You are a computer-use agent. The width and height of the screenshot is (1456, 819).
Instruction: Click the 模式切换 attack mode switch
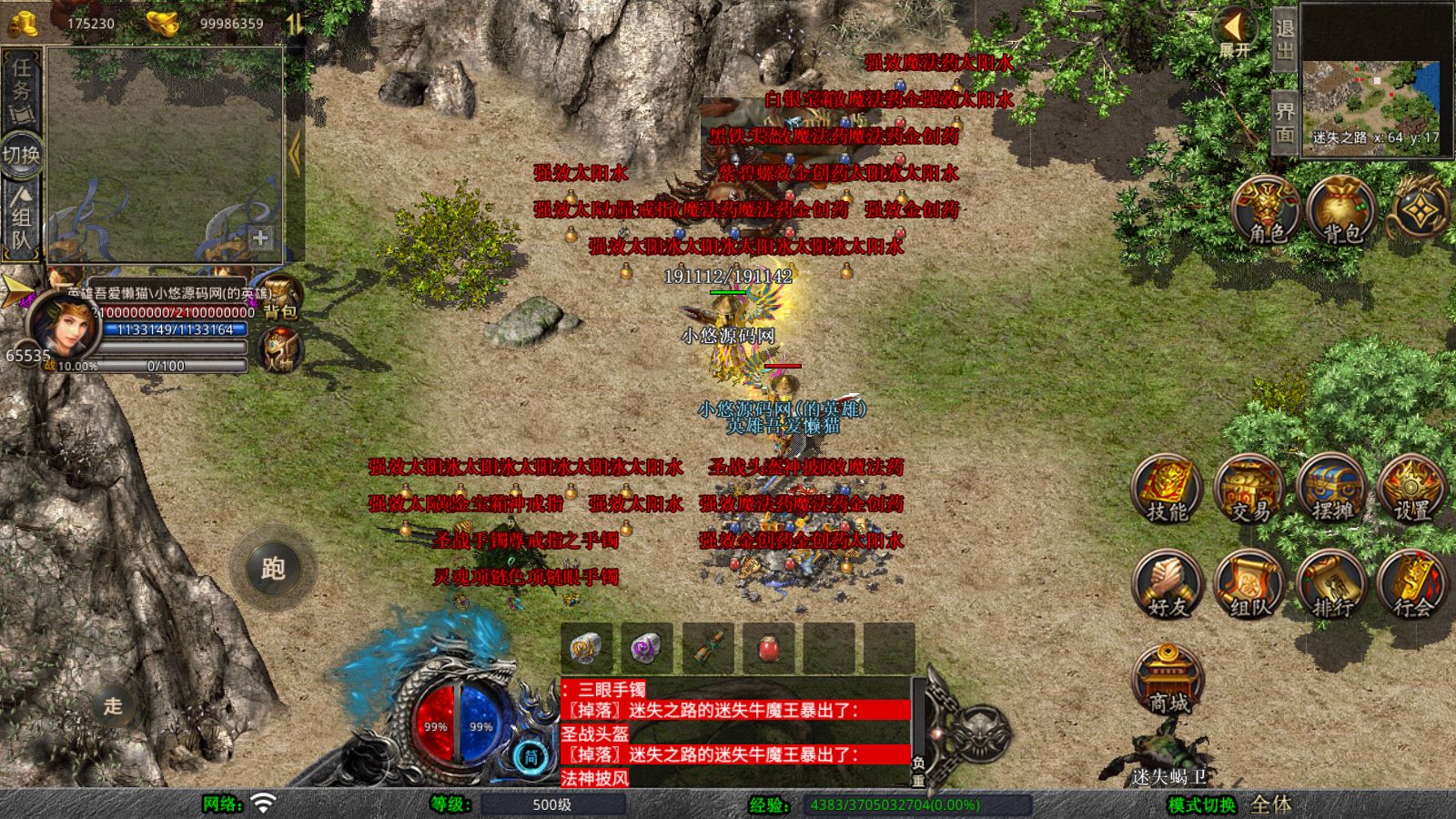(x=1203, y=805)
